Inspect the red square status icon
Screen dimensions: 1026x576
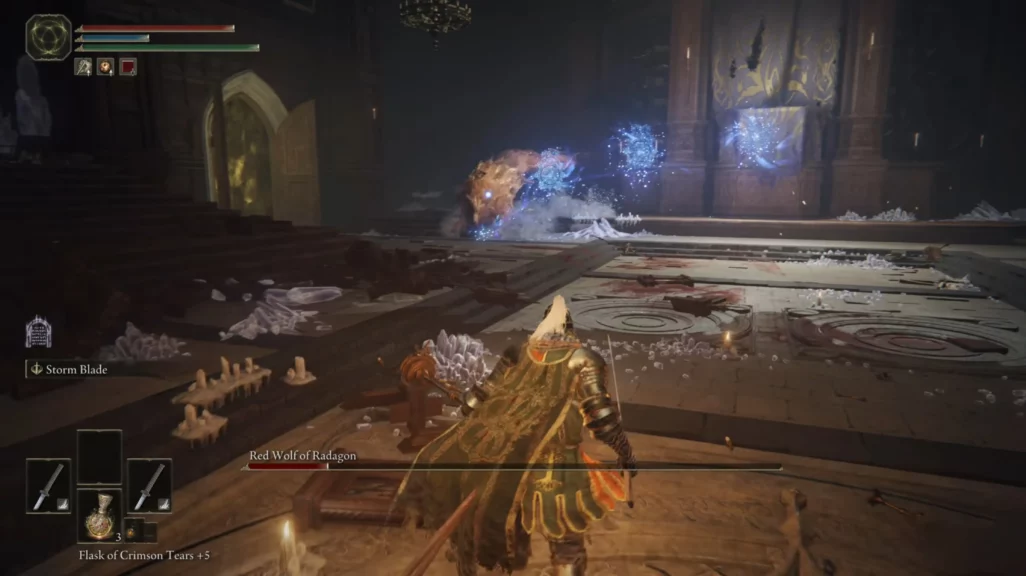click(x=128, y=67)
